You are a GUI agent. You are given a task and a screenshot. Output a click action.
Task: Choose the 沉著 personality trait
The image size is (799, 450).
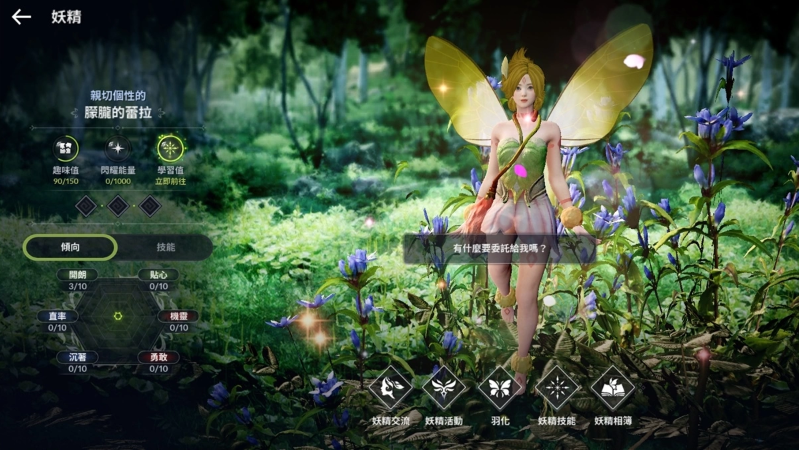coord(77,357)
